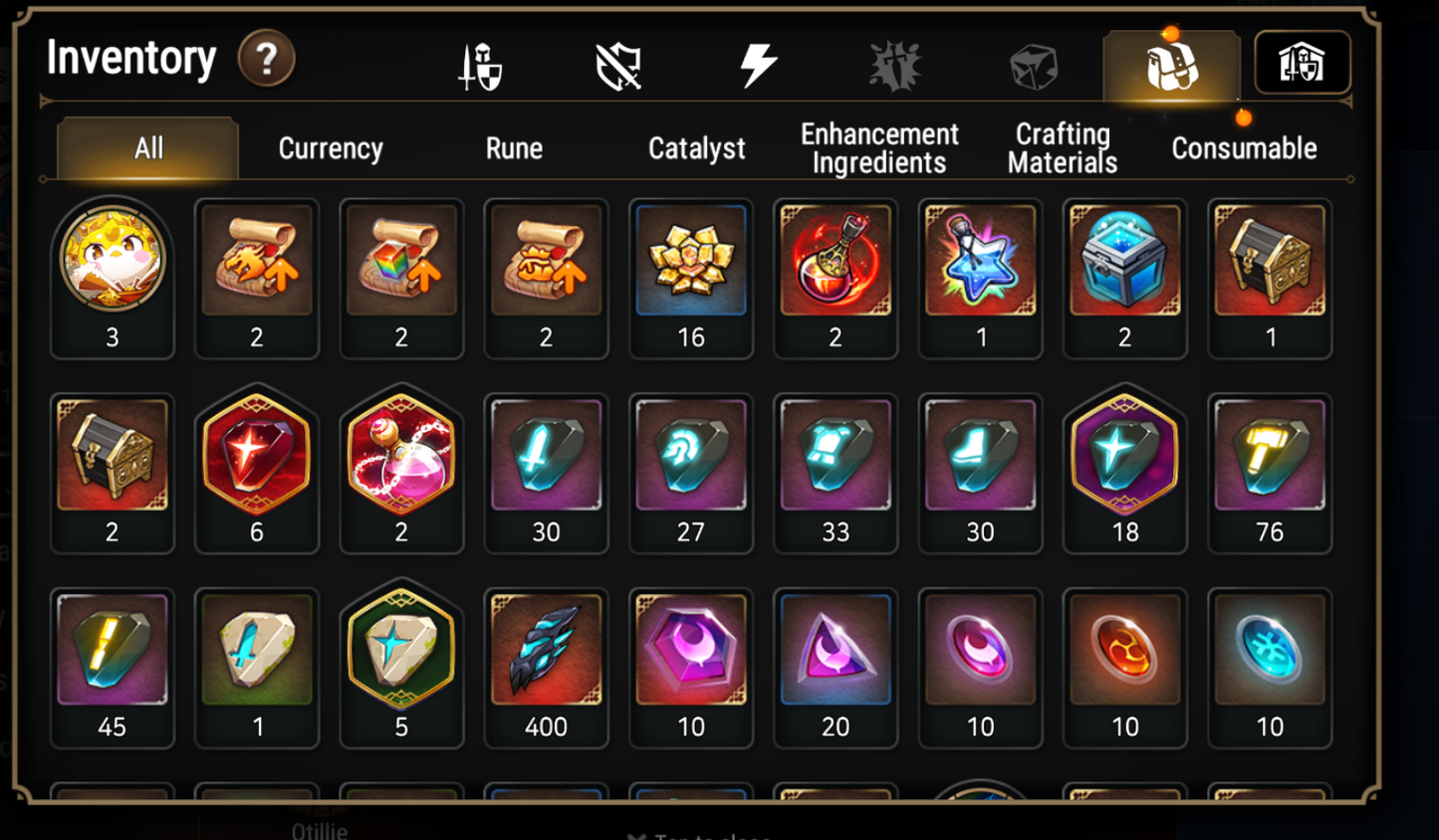Screen dimensions: 1439x840
Task: Select the fortress sanctuary icon at top right
Action: [x=1303, y=63]
